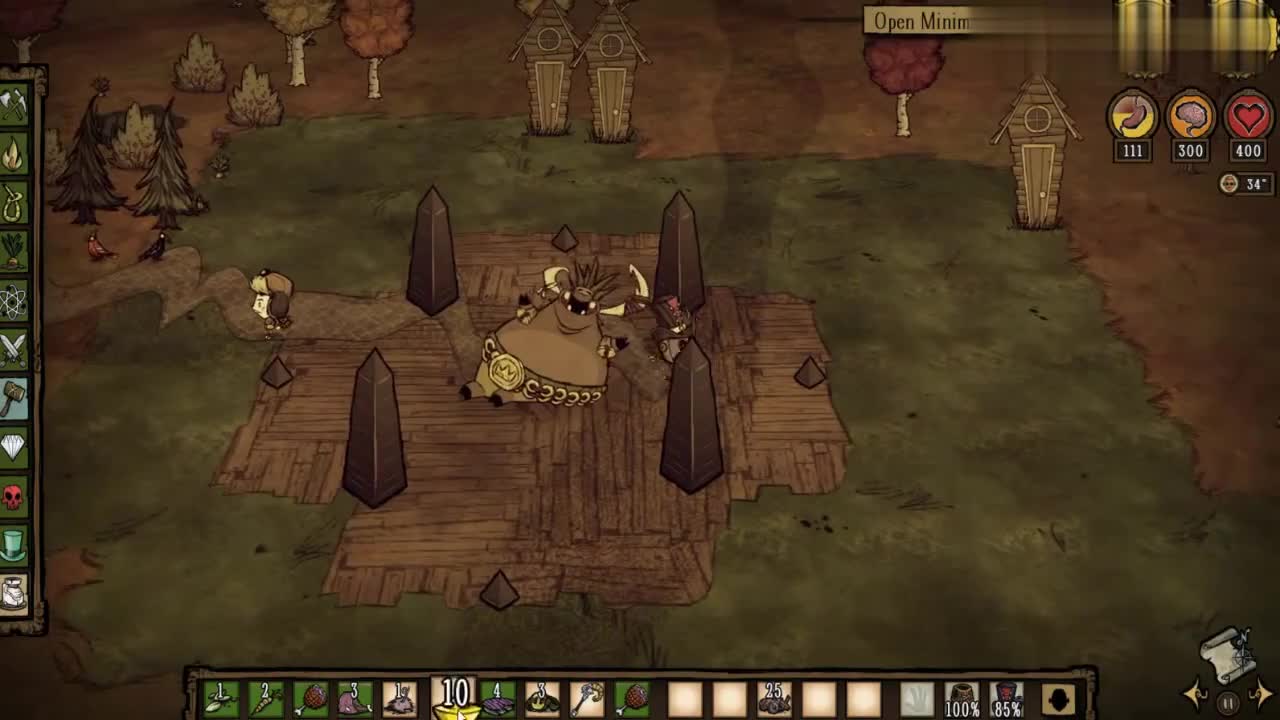
Task: Select the carrot inventory slot
Action: coord(265,698)
